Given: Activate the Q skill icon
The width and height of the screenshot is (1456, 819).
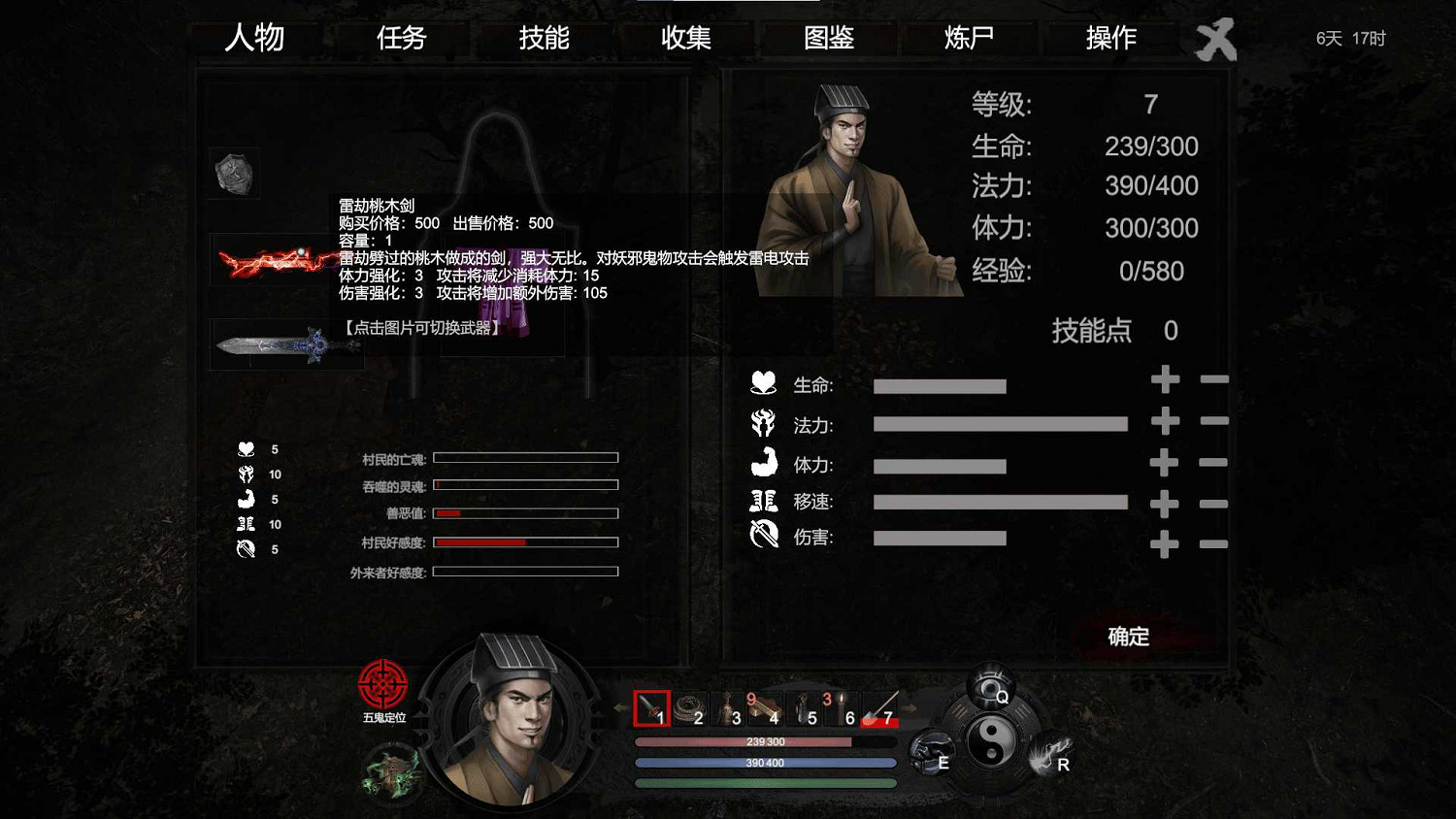Looking at the screenshot, I should pyautogui.click(x=991, y=685).
